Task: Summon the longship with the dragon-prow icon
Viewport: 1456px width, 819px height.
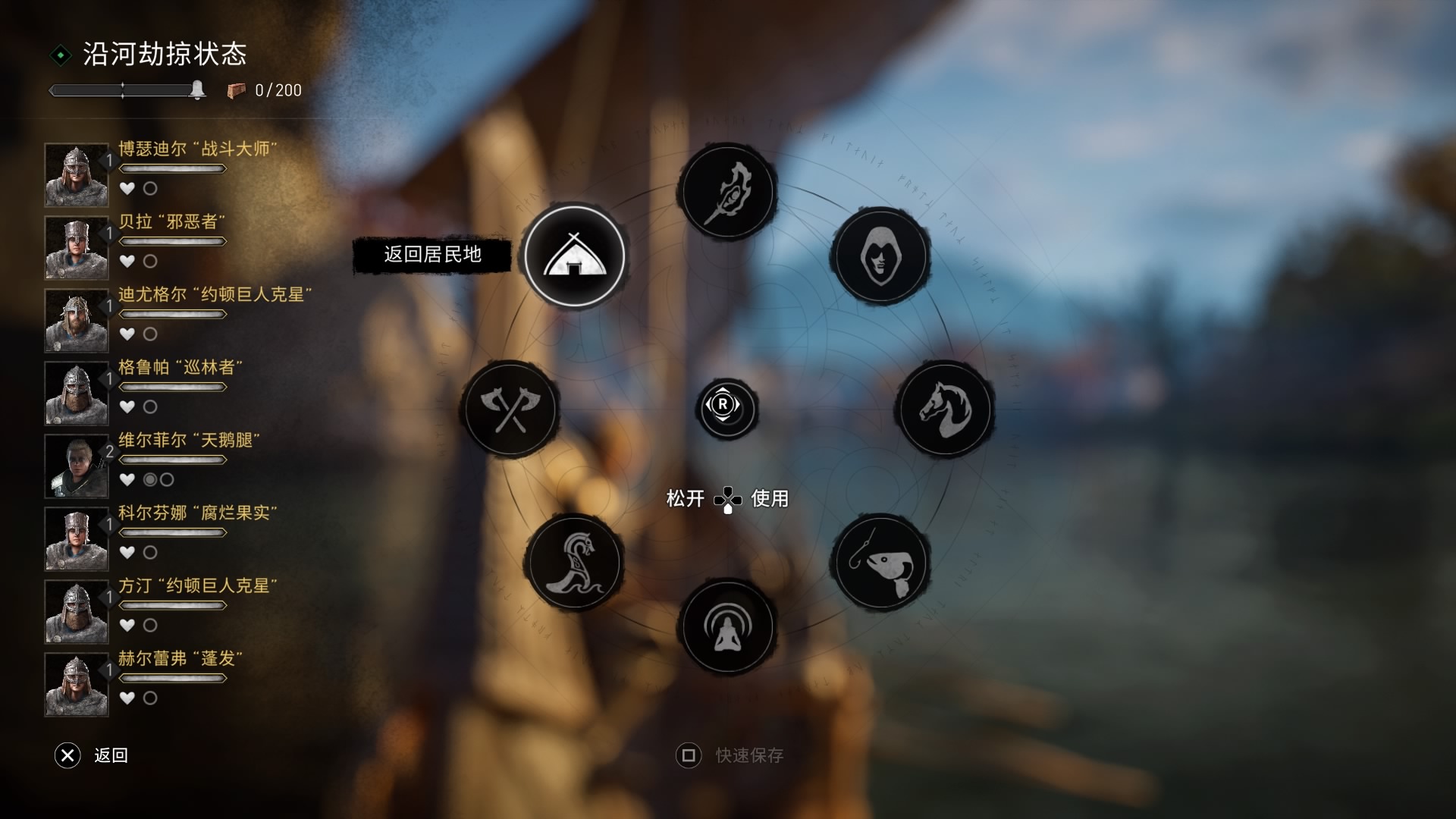Action: click(x=575, y=563)
